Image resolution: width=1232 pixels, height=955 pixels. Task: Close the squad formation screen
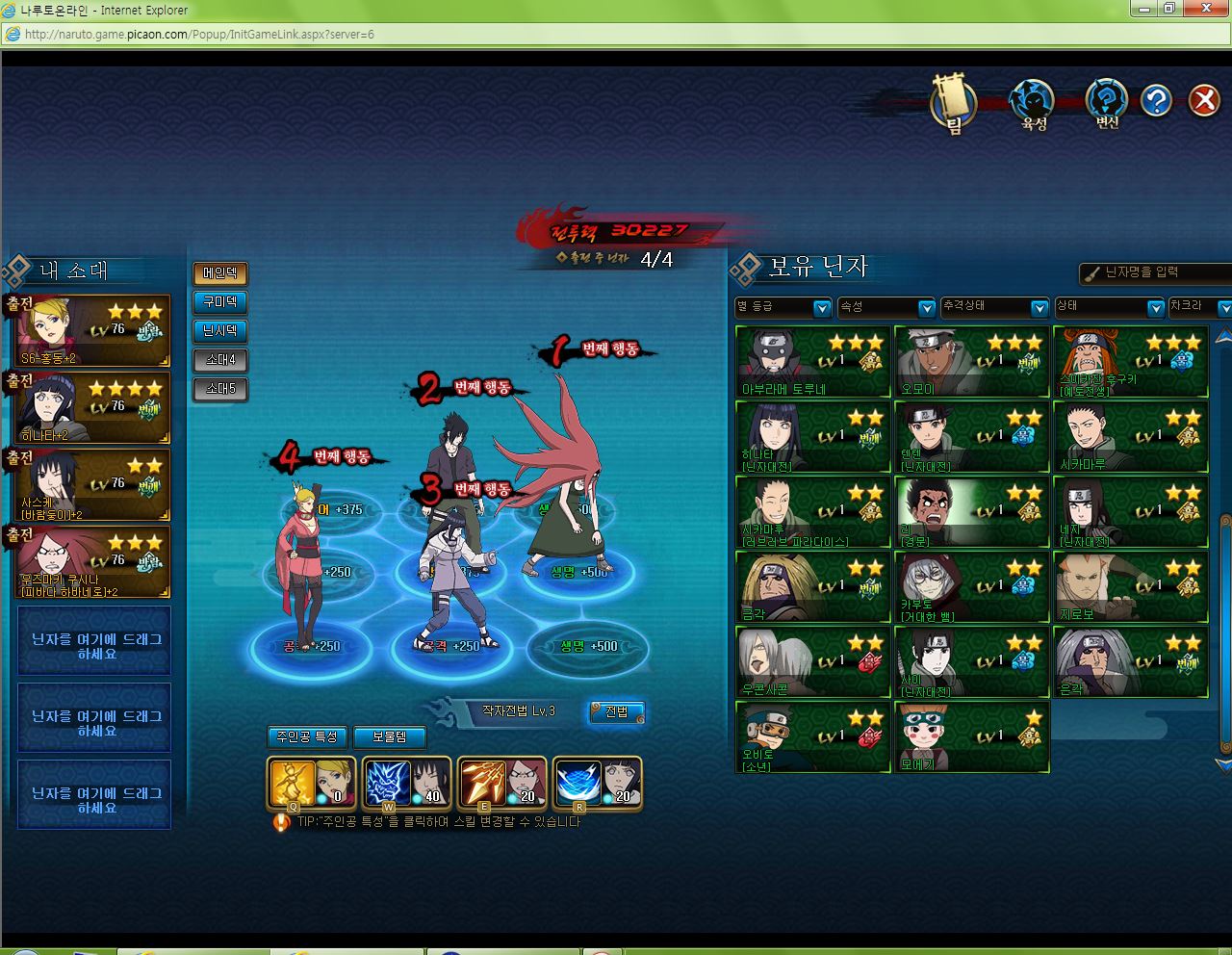(1203, 100)
